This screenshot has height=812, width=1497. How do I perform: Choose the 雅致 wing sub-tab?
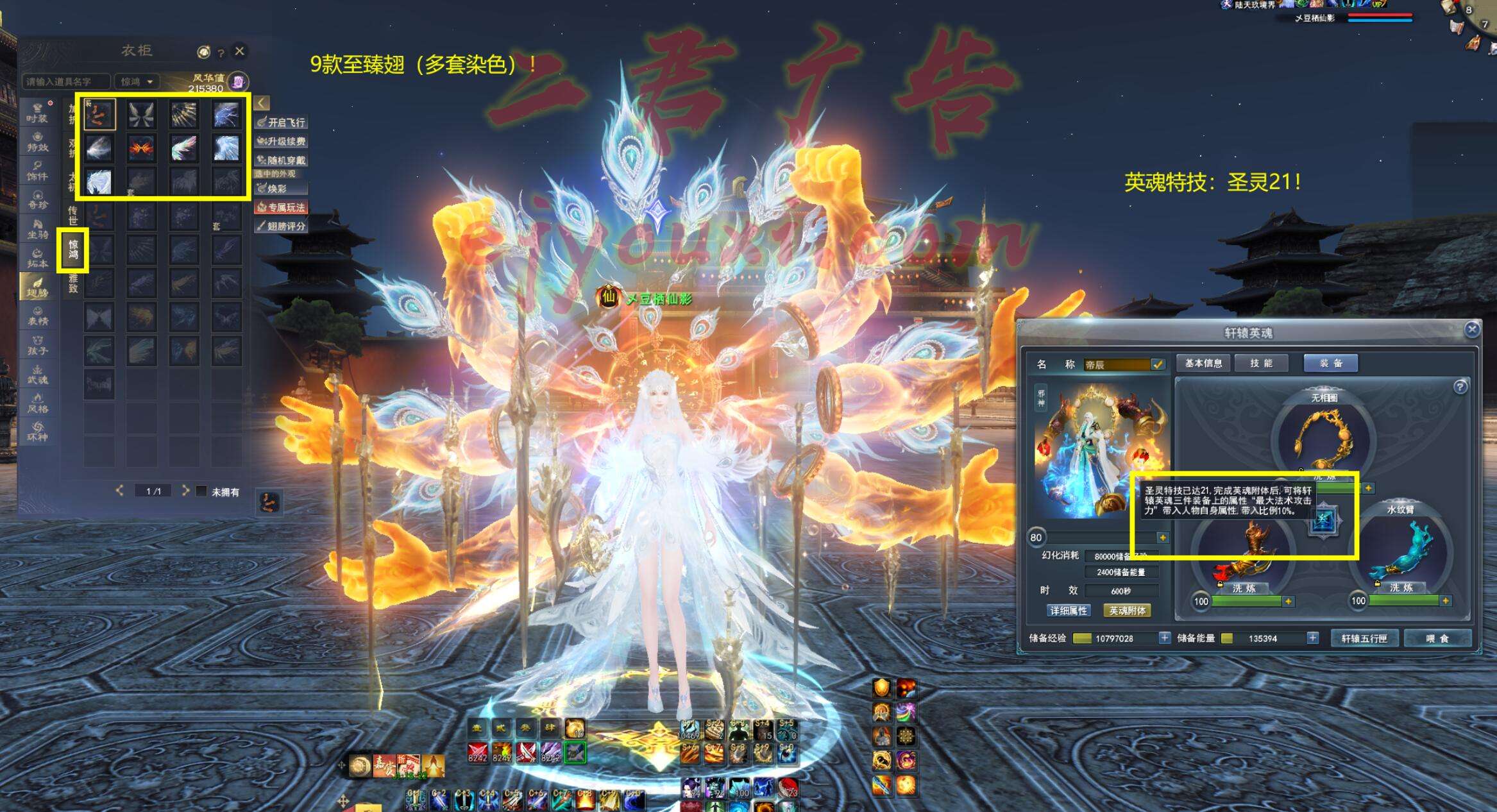[x=73, y=283]
